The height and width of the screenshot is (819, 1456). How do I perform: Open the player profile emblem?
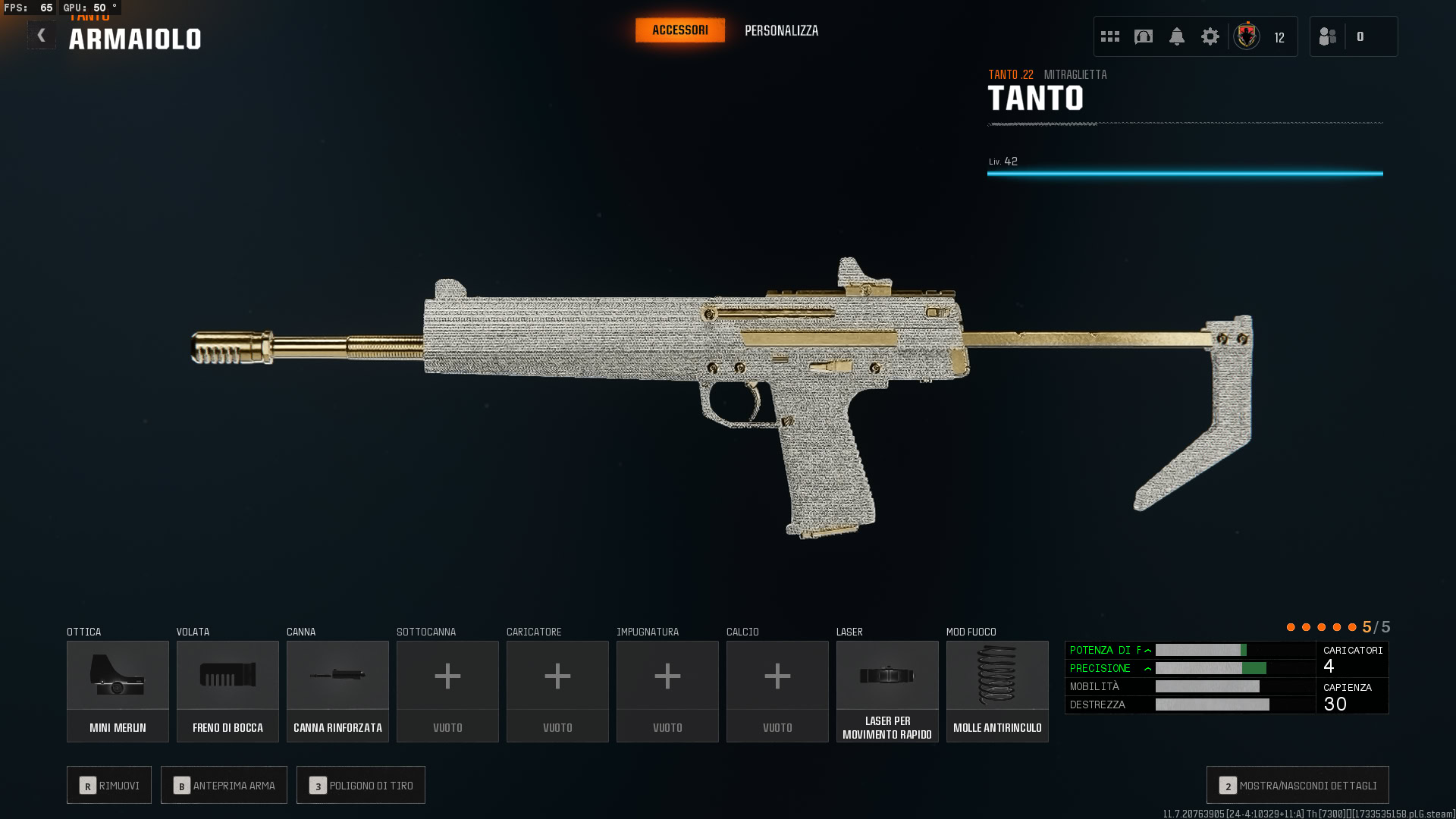pos(1247,36)
